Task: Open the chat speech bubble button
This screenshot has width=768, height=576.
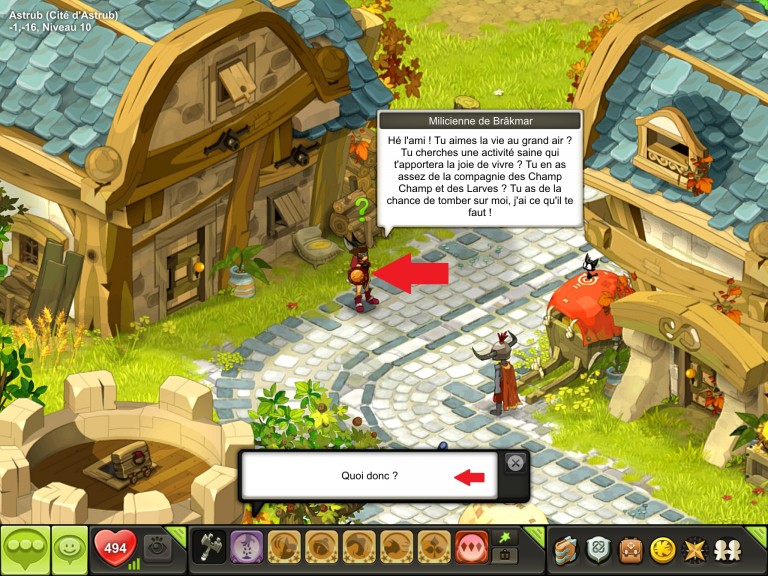Action: pos(25,549)
